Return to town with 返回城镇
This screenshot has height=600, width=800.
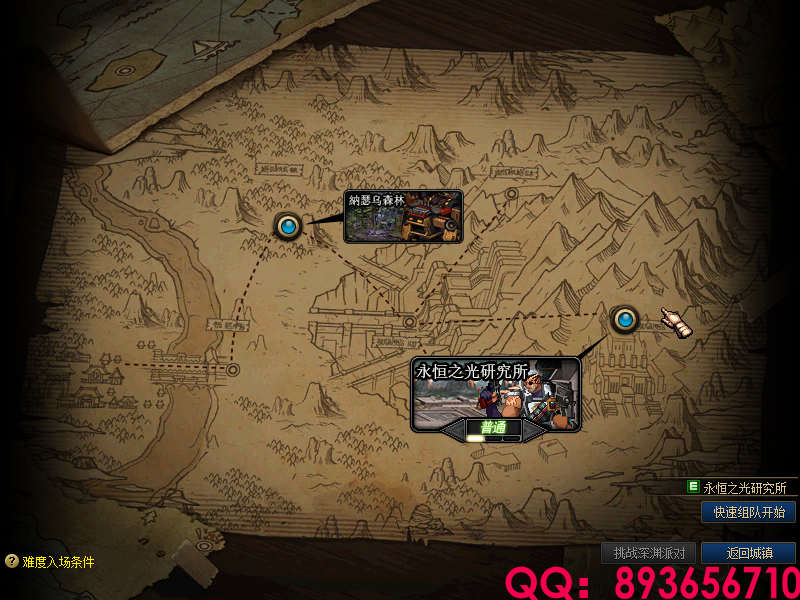pyautogui.click(x=748, y=553)
